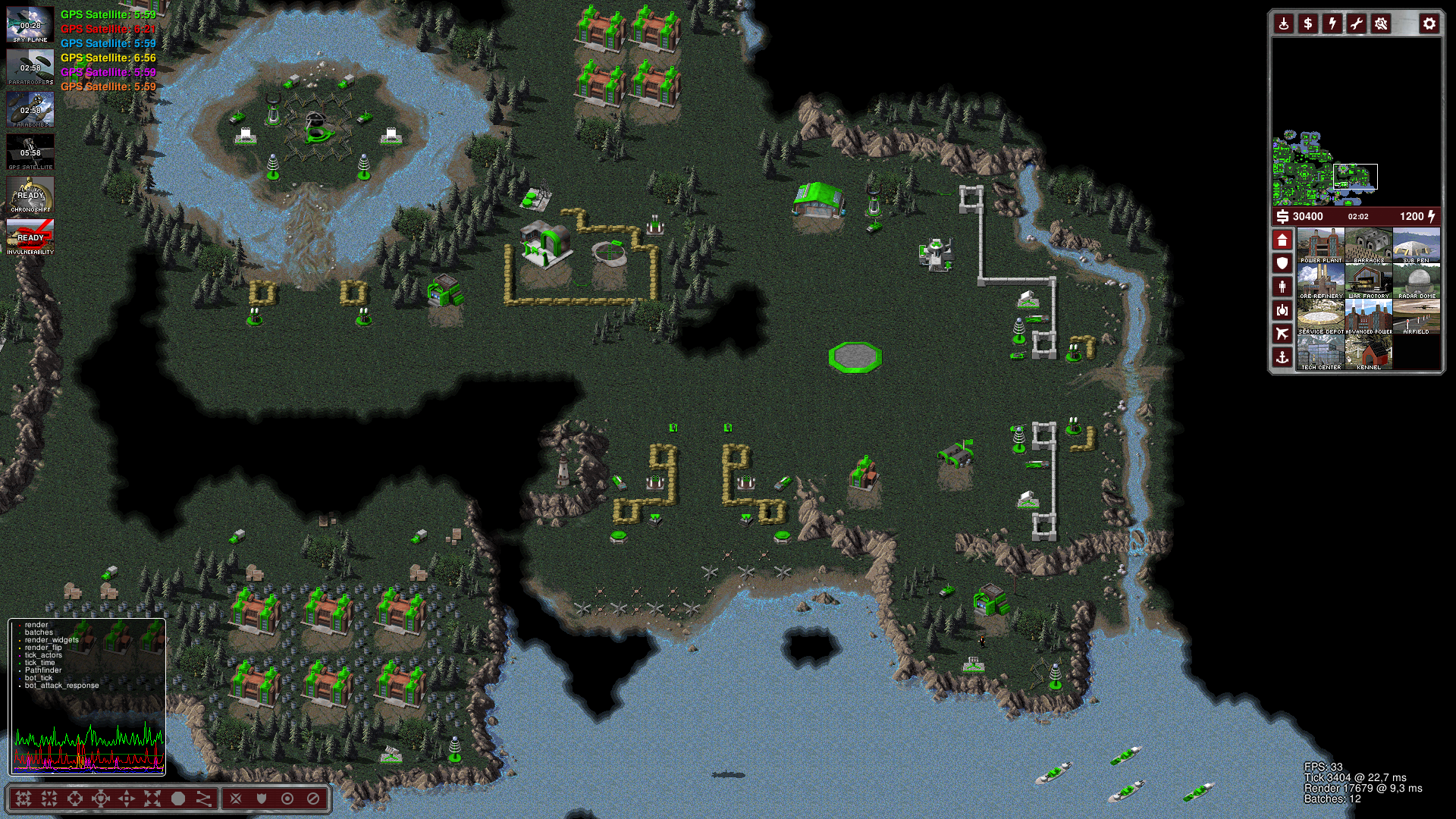This screenshot has height=819, width=1456.
Task: Build an Airfield from the sidebar
Action: (1417, 316)
